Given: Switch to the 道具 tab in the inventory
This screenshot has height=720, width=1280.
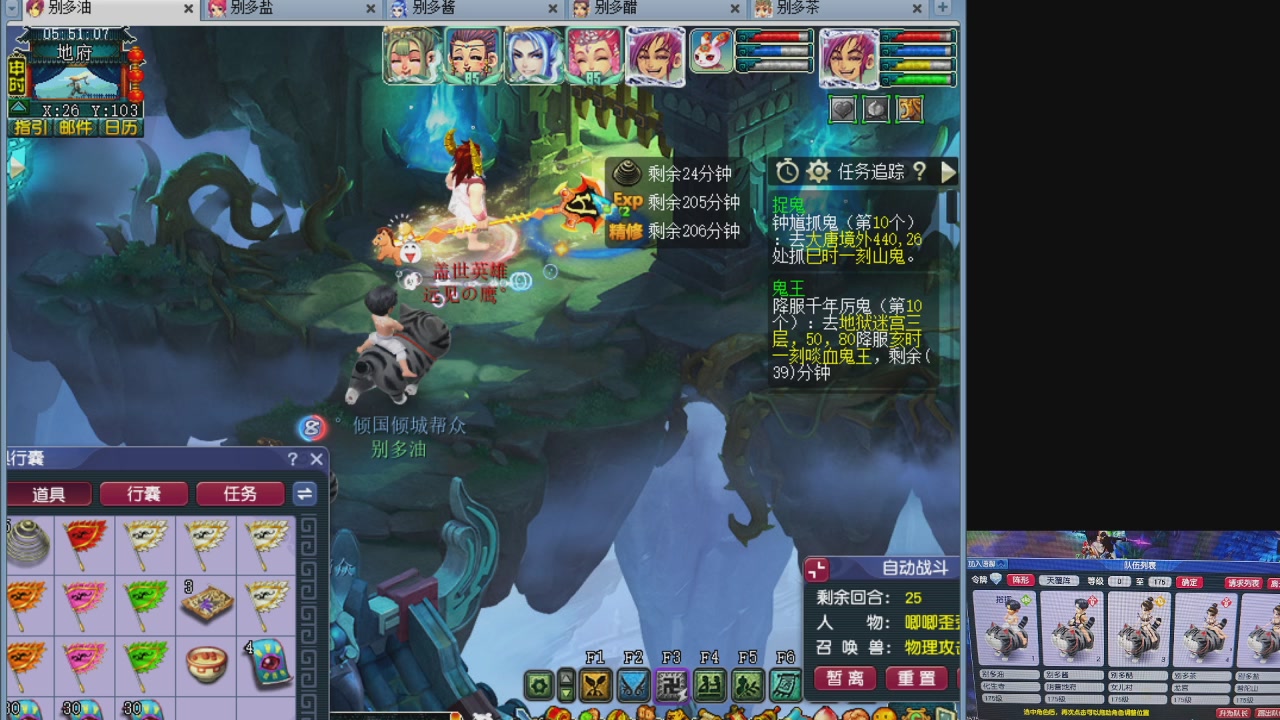Looking at the screenshot, I should pyautogui.click(x=49, y=493).
